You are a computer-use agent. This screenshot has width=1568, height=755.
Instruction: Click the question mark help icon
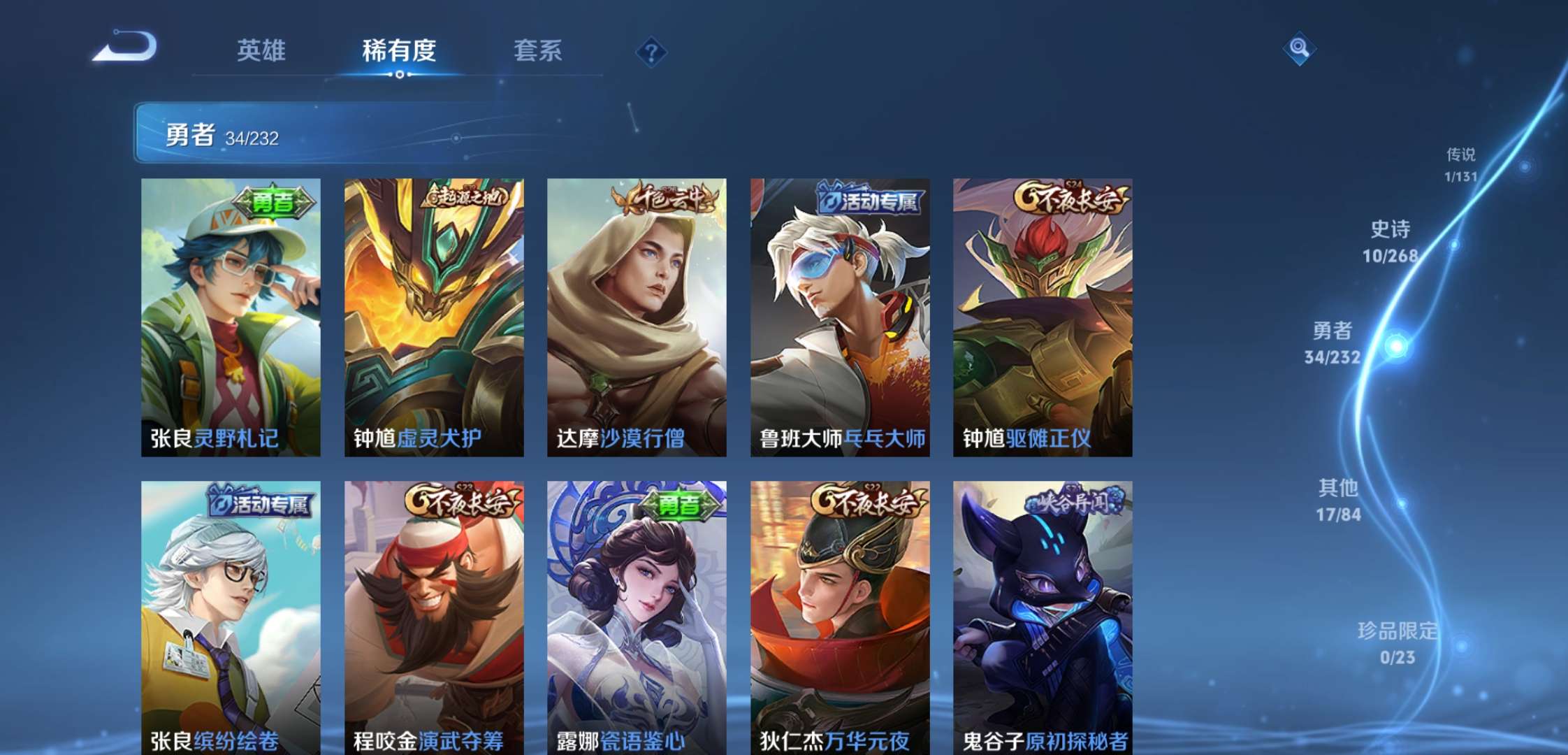point(651,51)
